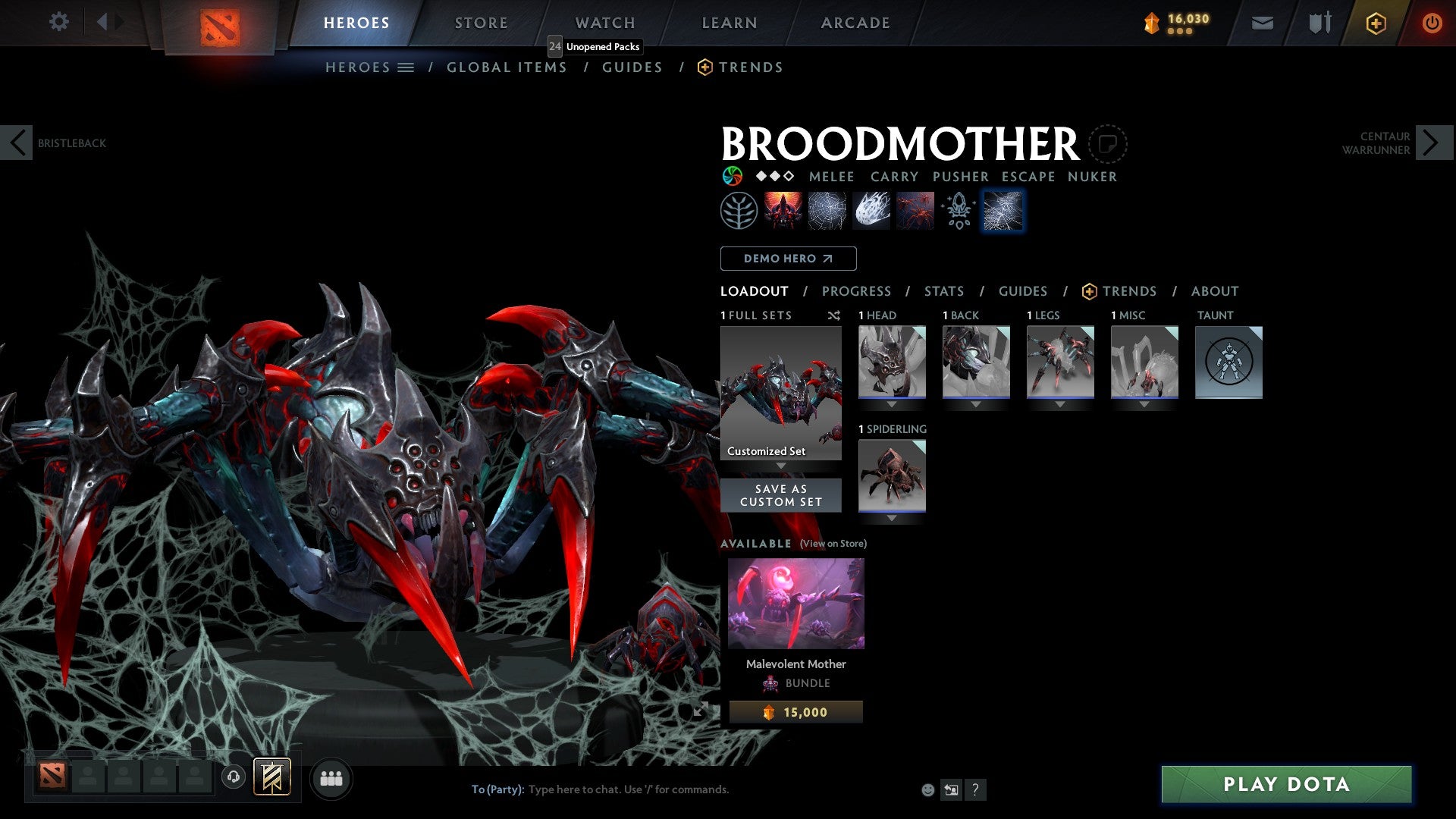Switch to the Stats tab
The image size is (1456, 819).
(944, 291)
